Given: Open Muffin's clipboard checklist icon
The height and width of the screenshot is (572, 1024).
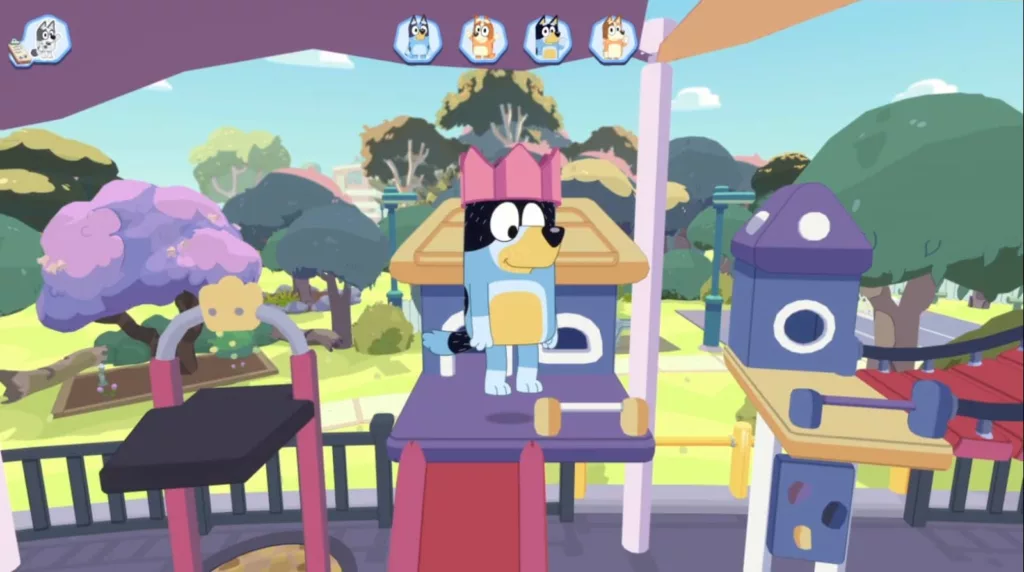Looking at the screenshot, I should point(40,41).
